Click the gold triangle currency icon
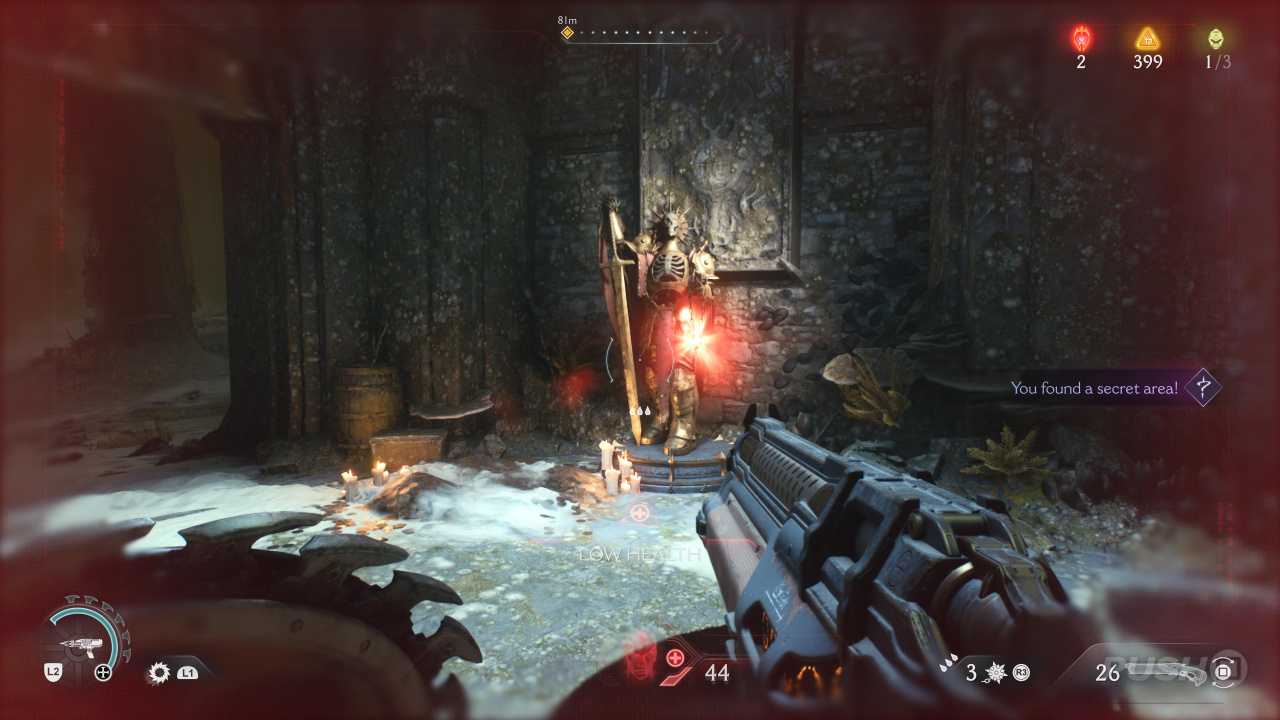 tap(1147, 39)
